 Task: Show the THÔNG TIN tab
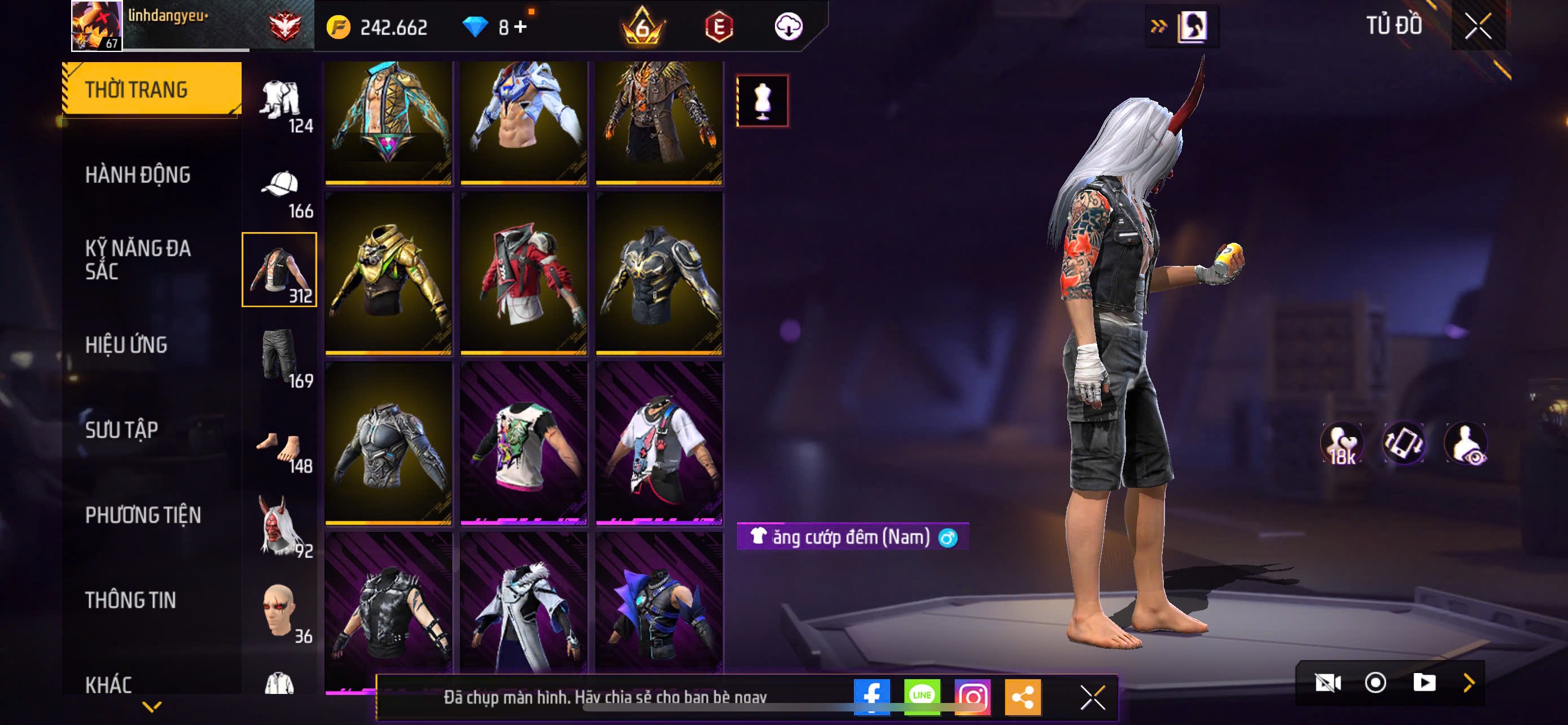(130, 600)
